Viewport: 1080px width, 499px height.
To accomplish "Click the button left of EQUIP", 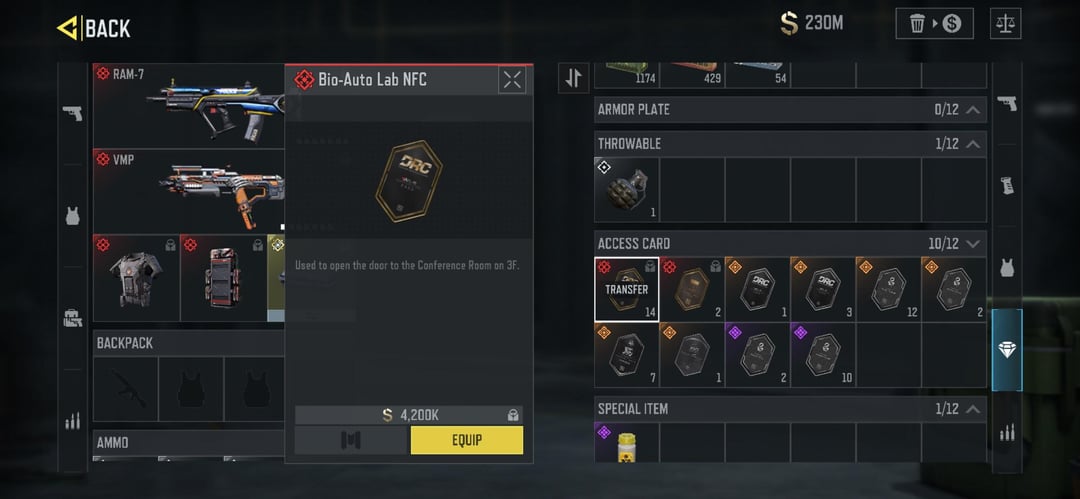I will 351,440.
